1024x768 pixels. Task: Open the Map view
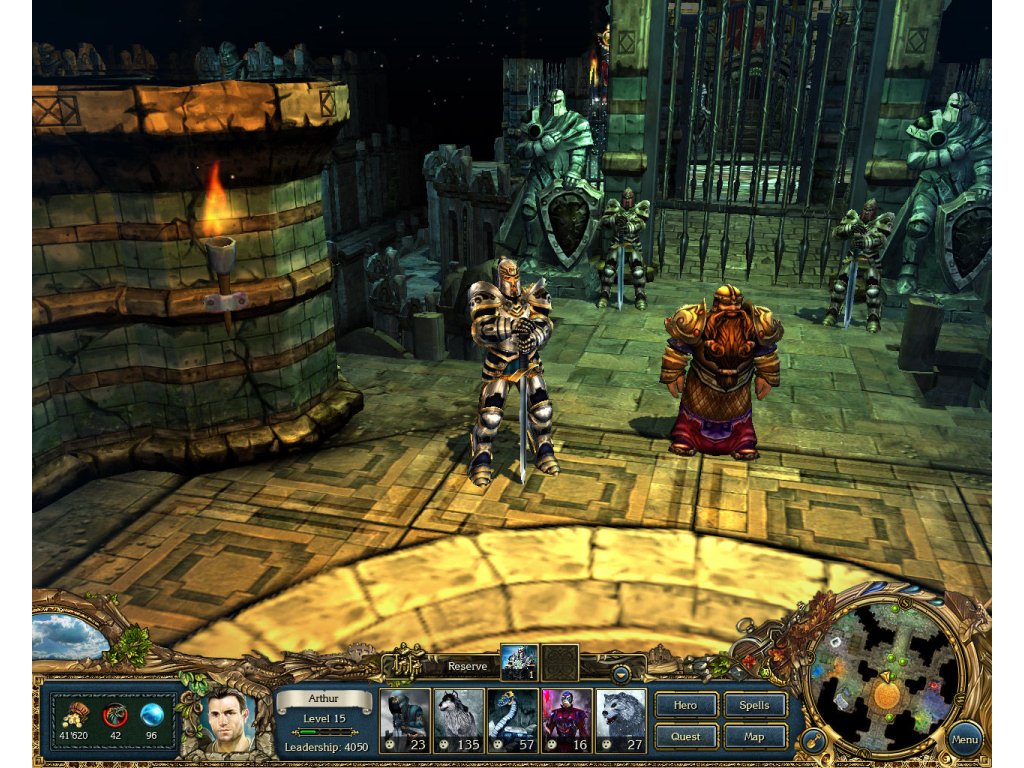coord(754,737)
